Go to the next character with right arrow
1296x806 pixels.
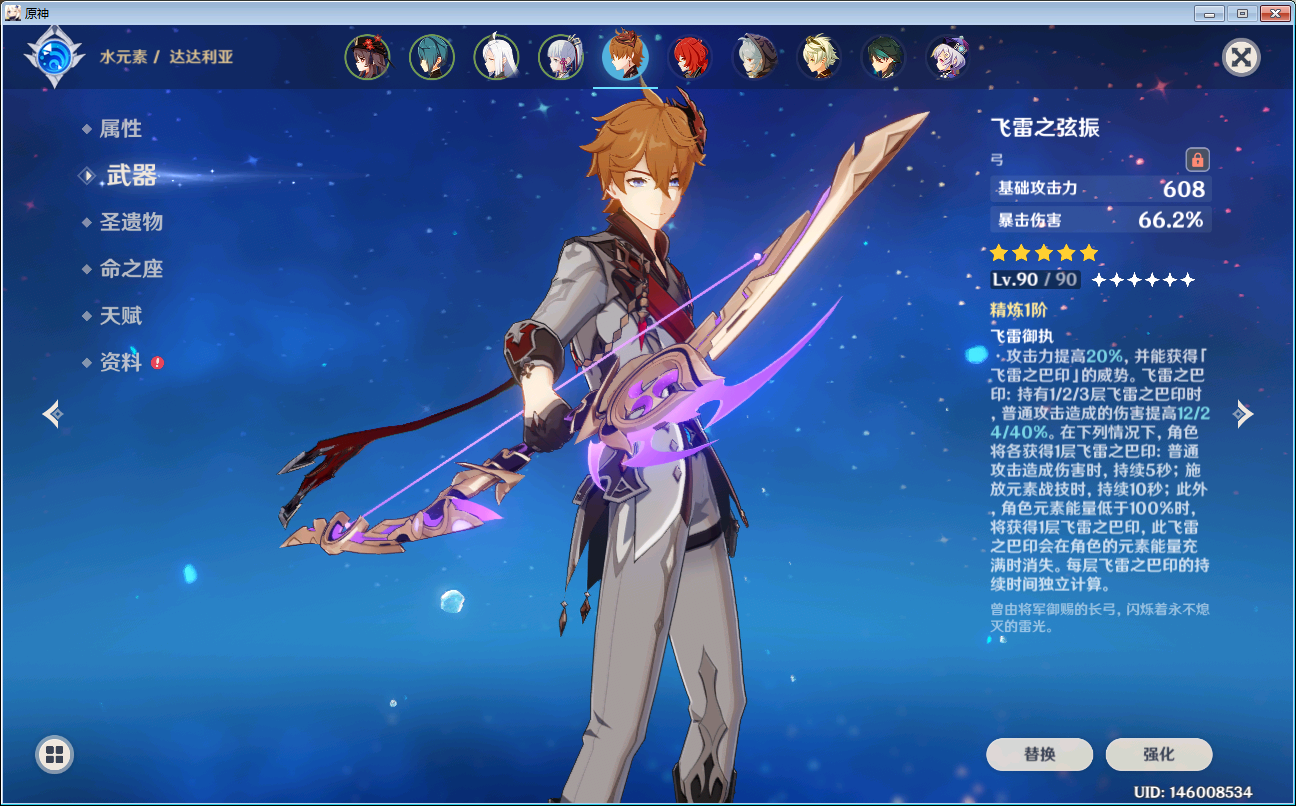coord(1242,413)
